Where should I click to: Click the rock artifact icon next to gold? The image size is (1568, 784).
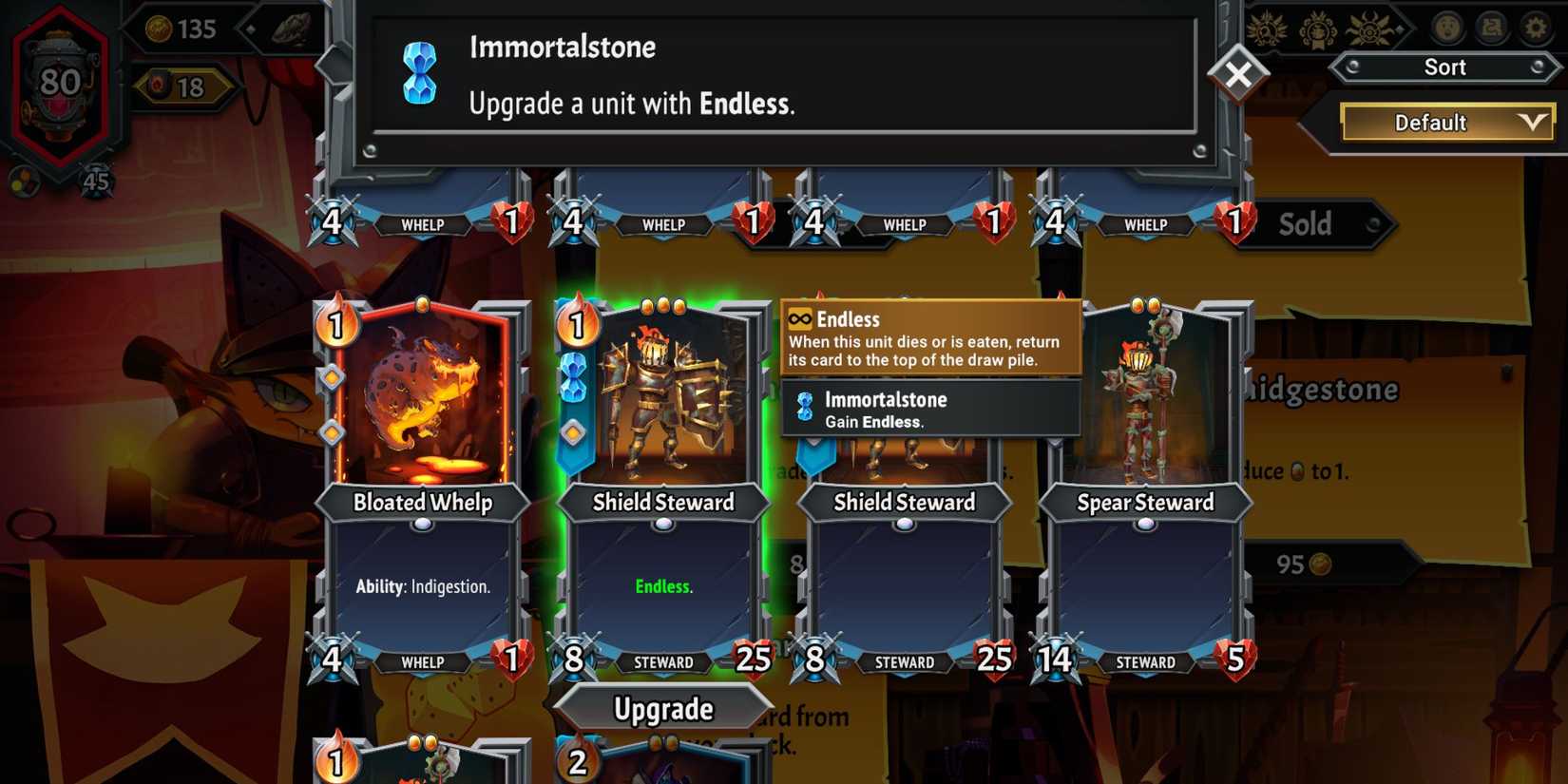click(292, 30)
